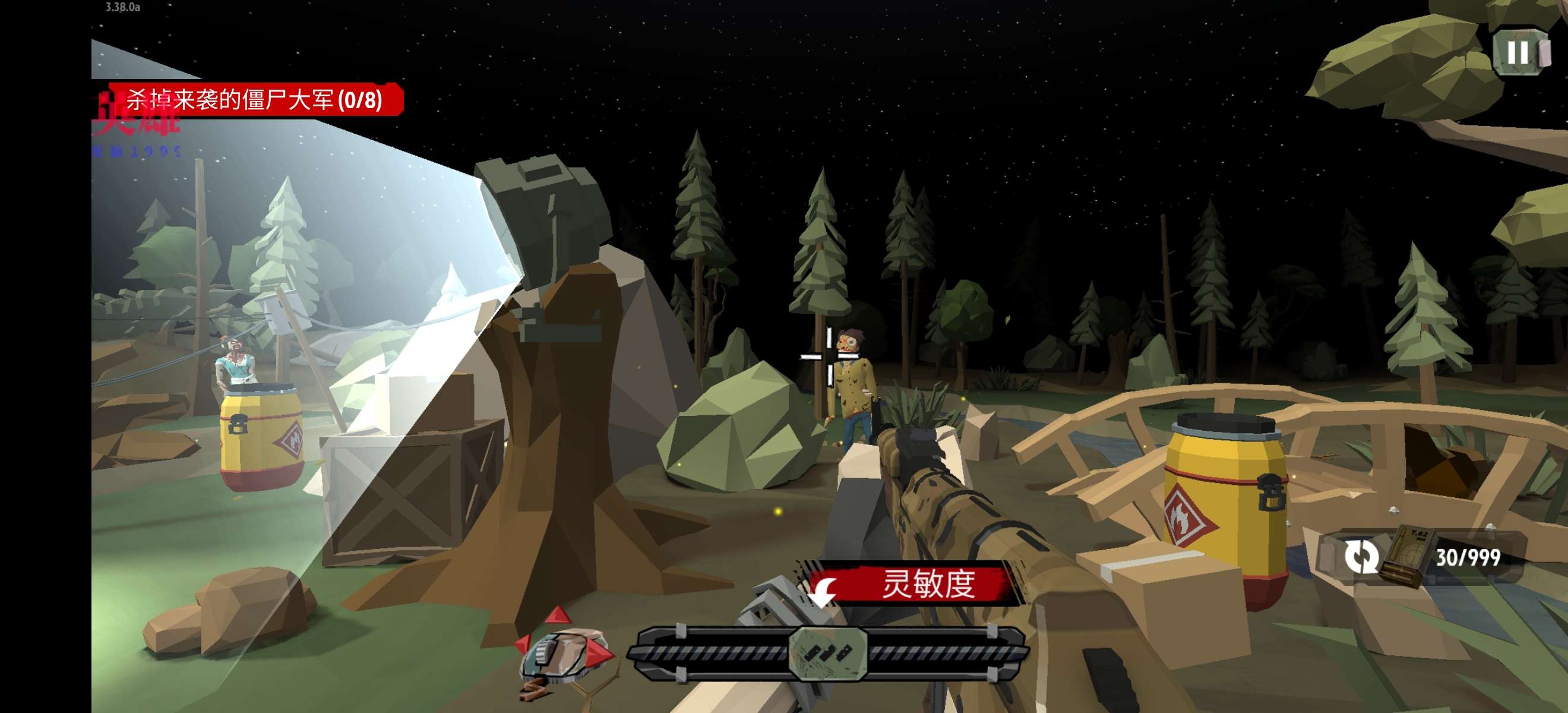Pause the game with the pause button

tap(1518, 52)
